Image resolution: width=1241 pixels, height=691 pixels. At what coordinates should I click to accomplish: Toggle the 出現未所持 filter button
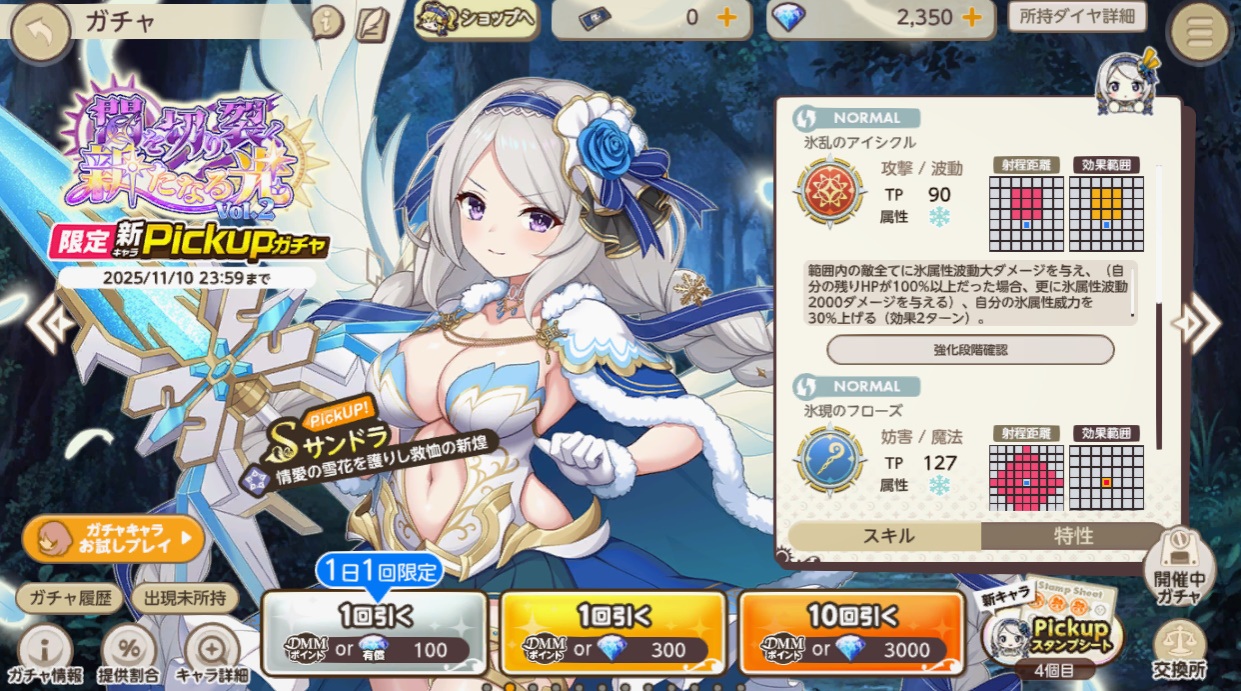pos(185,598)
